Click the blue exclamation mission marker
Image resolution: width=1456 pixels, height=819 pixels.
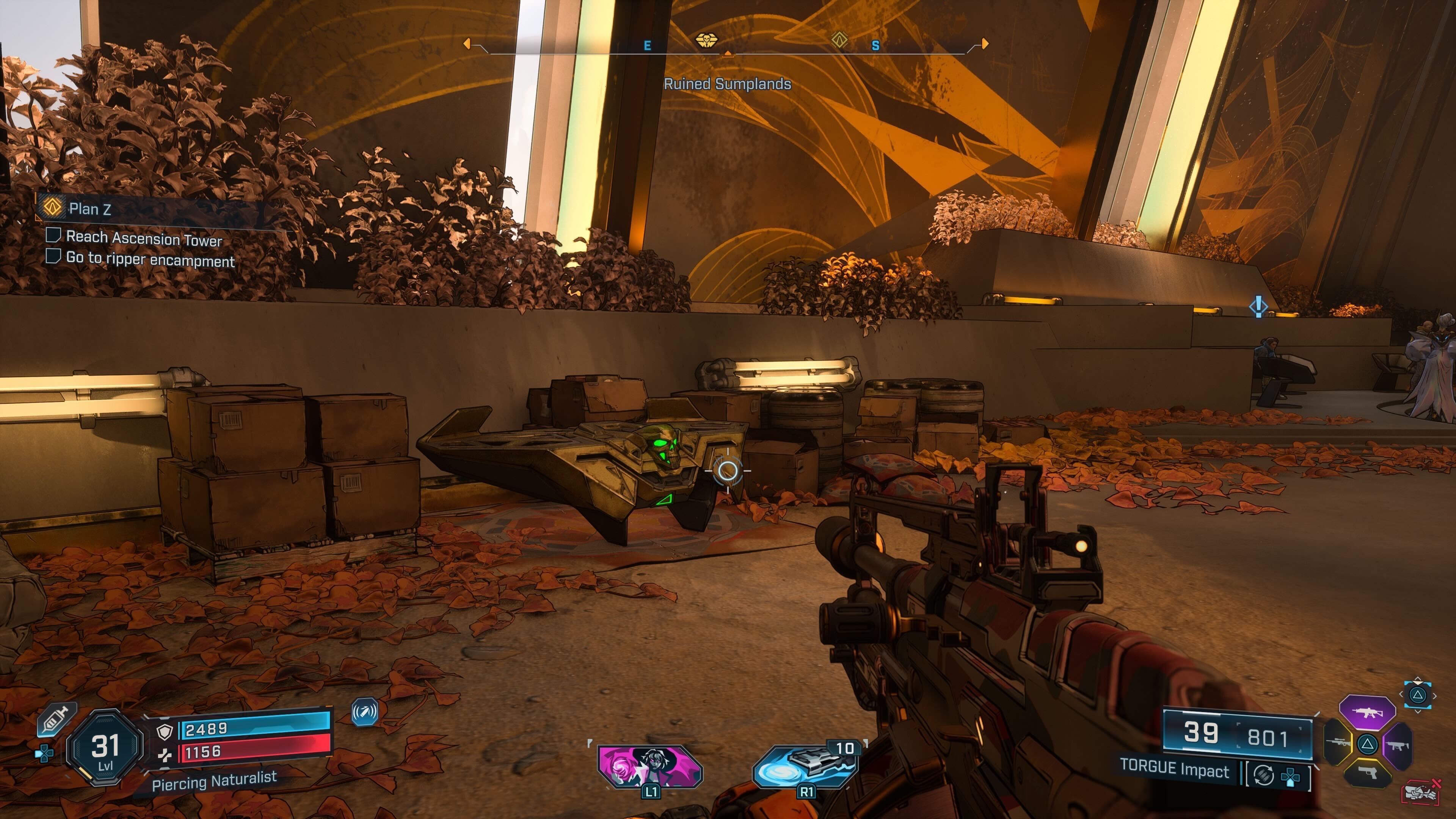pyautogui.click(x=1258, y=306)
